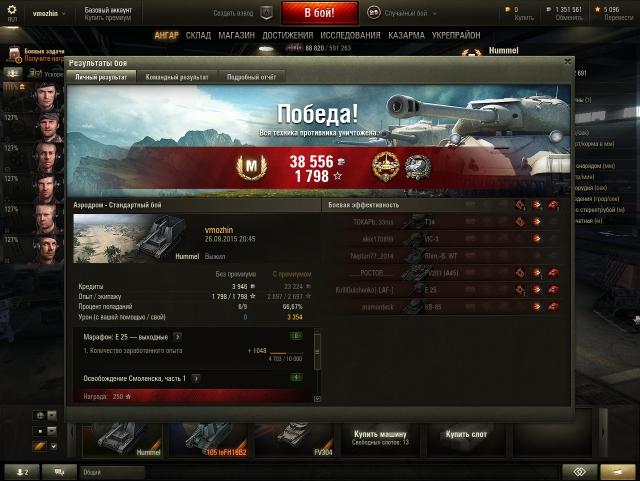Open the СКЛАД menu section

tap(198, 35)
